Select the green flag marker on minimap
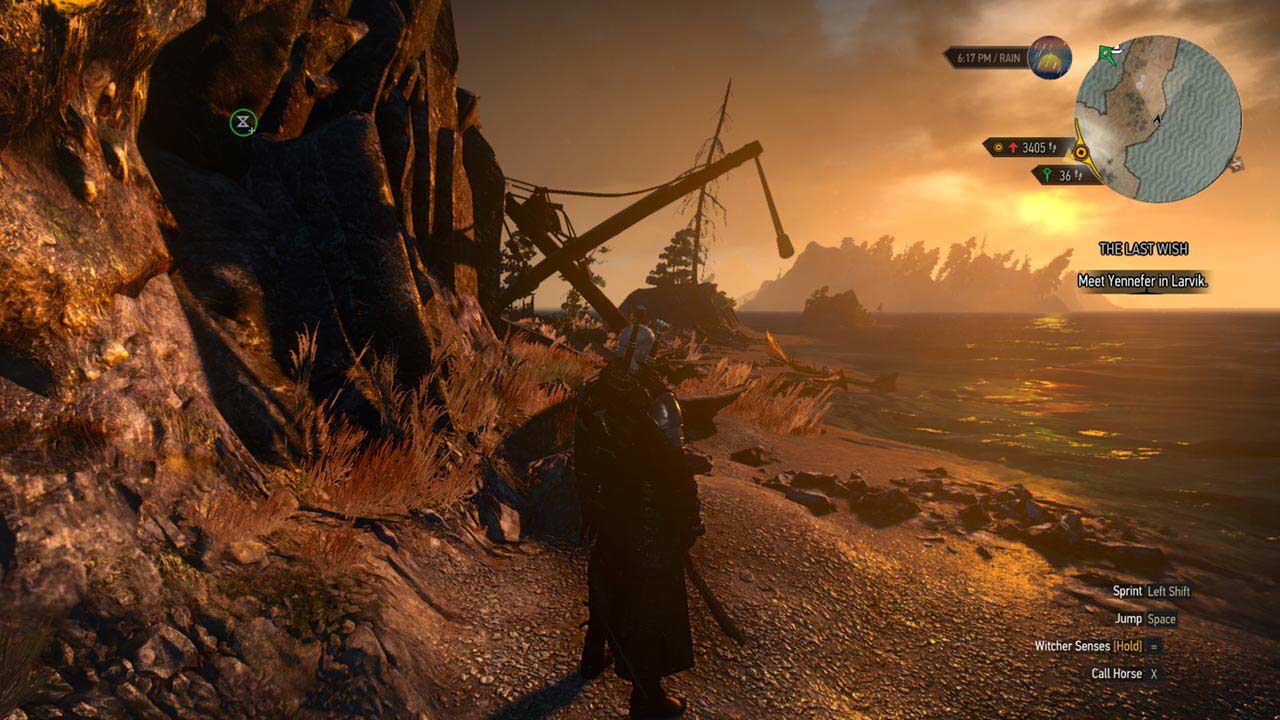 1107,53
